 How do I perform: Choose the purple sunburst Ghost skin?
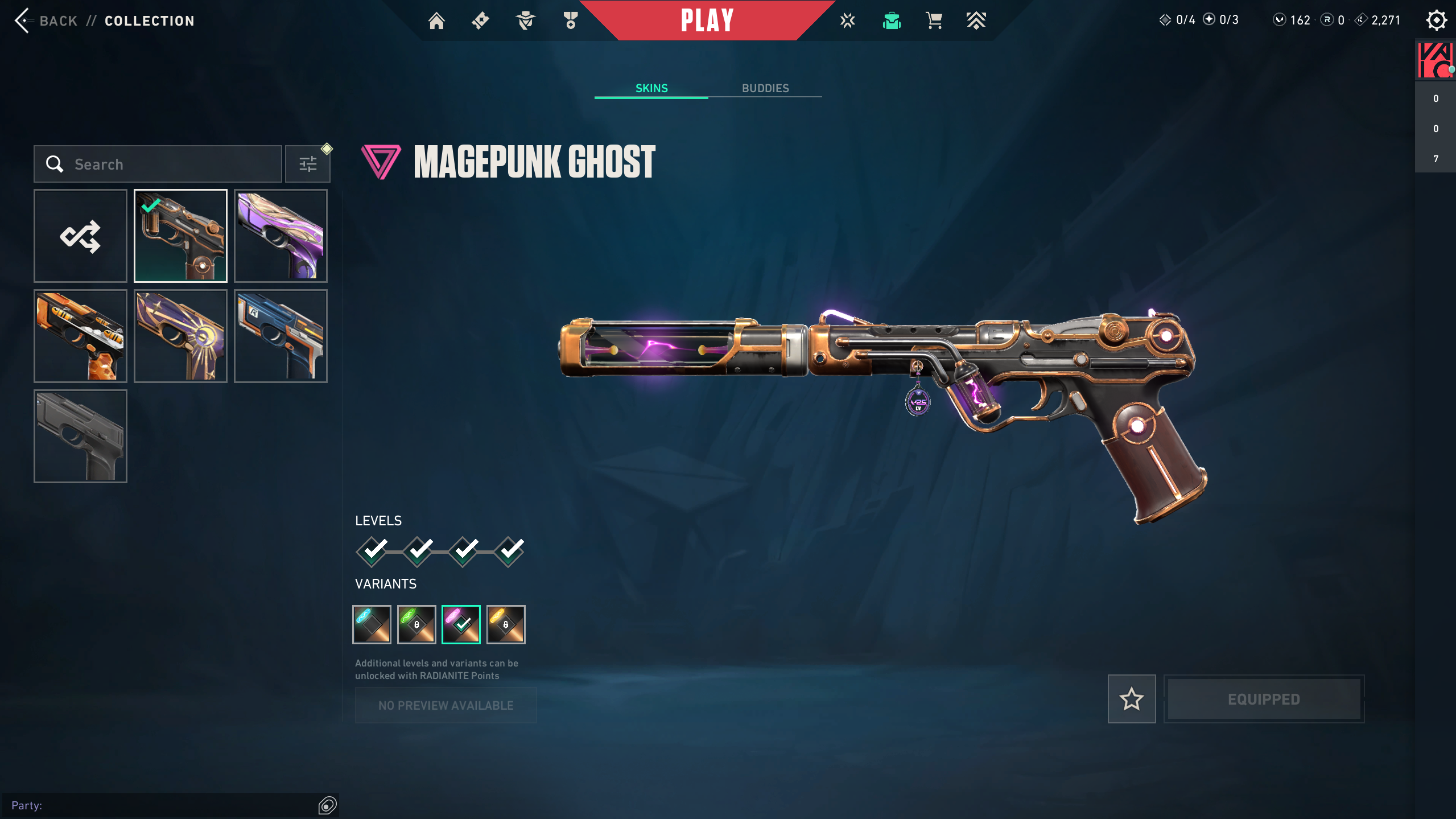click(180, 336)
